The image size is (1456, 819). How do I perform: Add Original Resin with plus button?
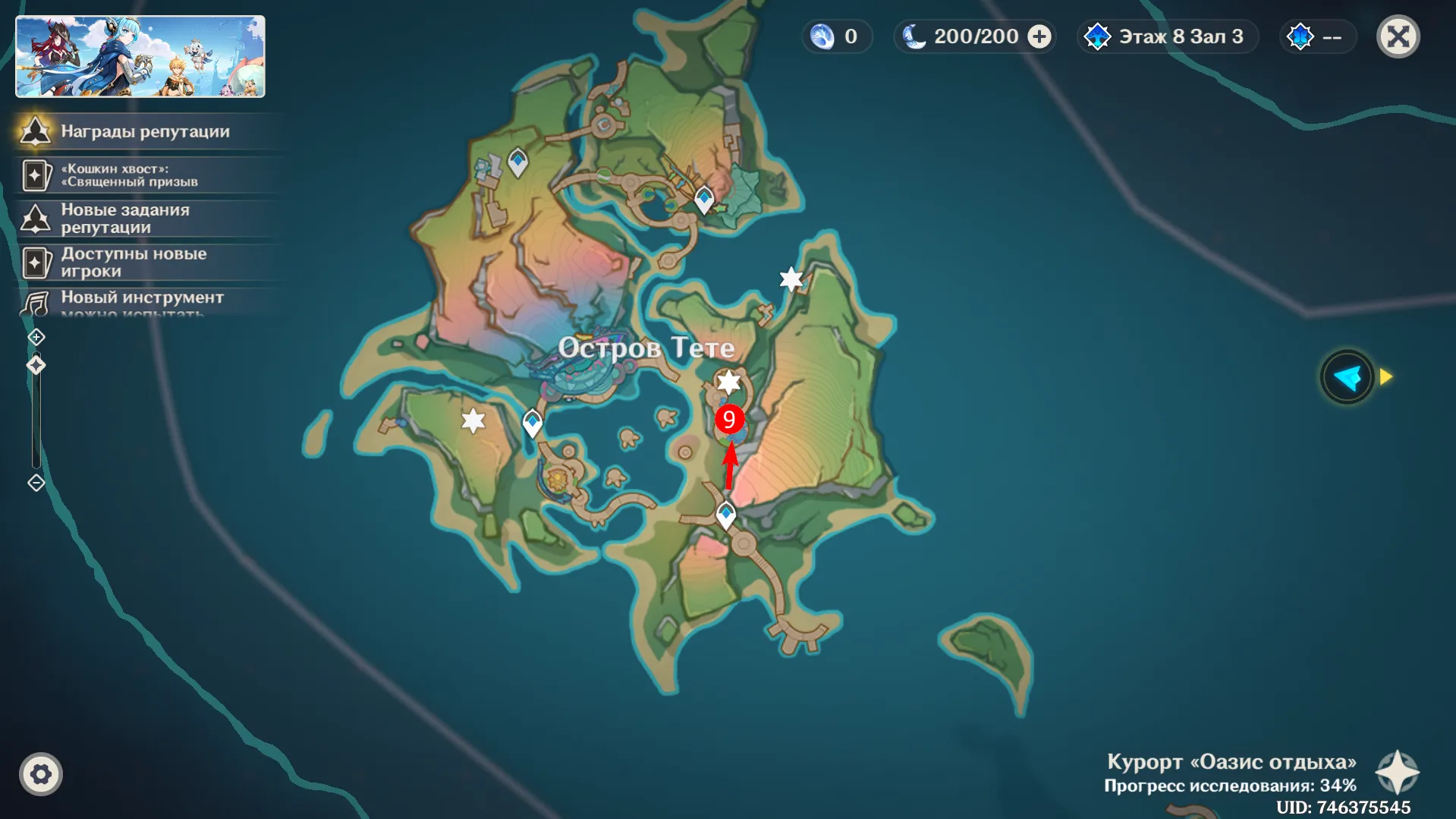point(1039,36)
